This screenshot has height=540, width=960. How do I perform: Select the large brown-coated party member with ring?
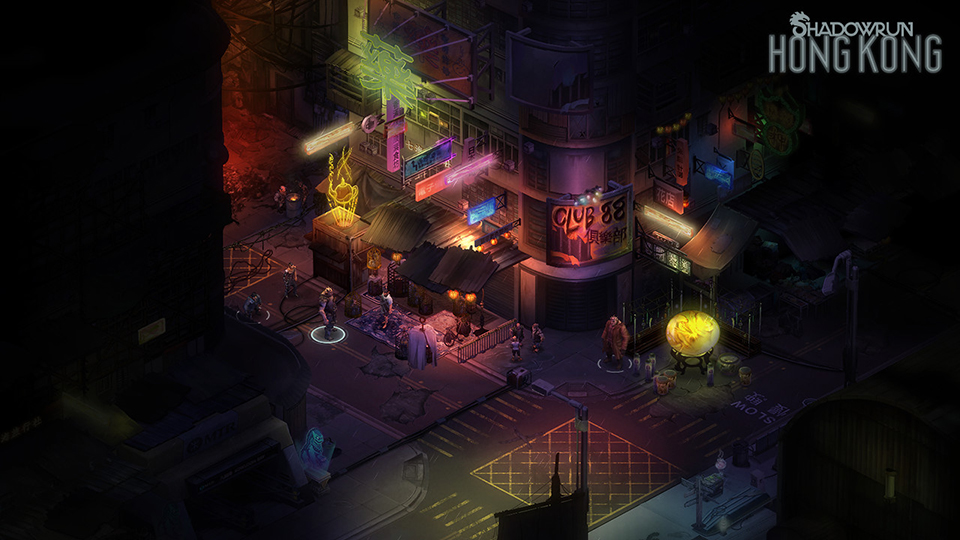(x=614, y=340)
